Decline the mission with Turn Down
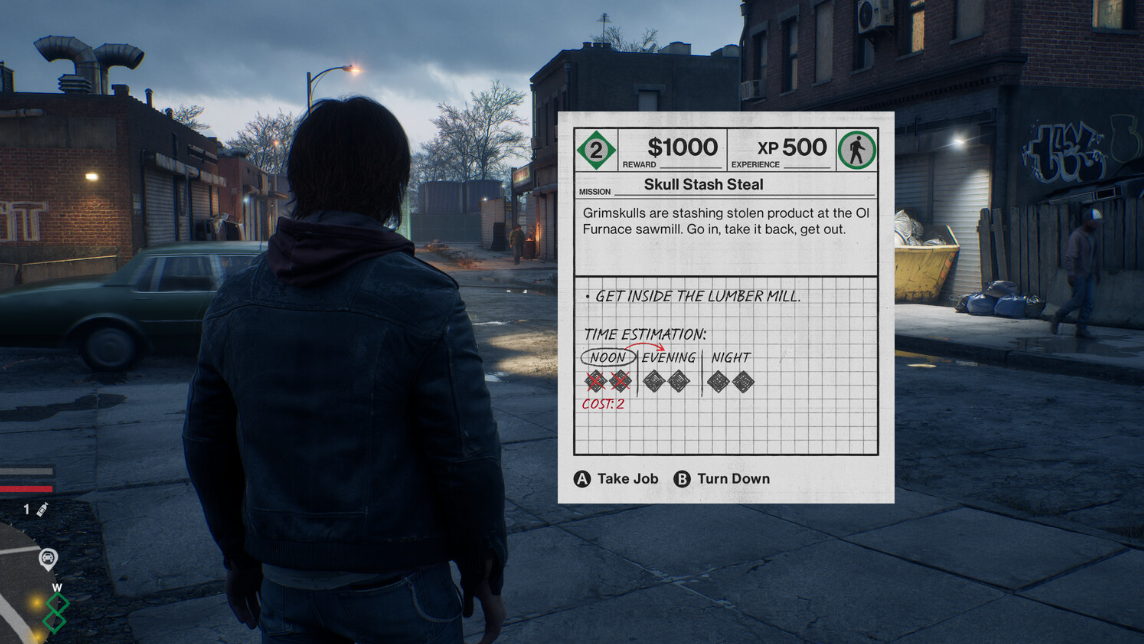 tap(722, 479)
